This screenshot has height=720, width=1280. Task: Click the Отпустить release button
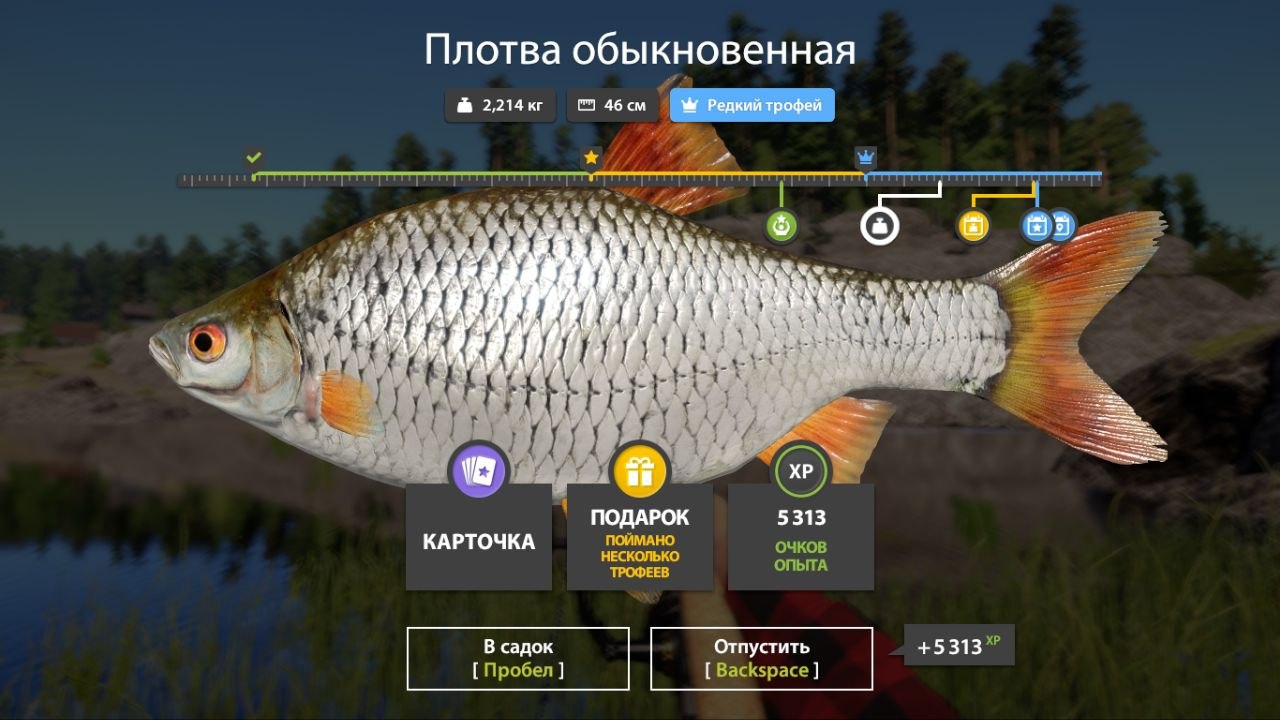click(x=762, y=658)
